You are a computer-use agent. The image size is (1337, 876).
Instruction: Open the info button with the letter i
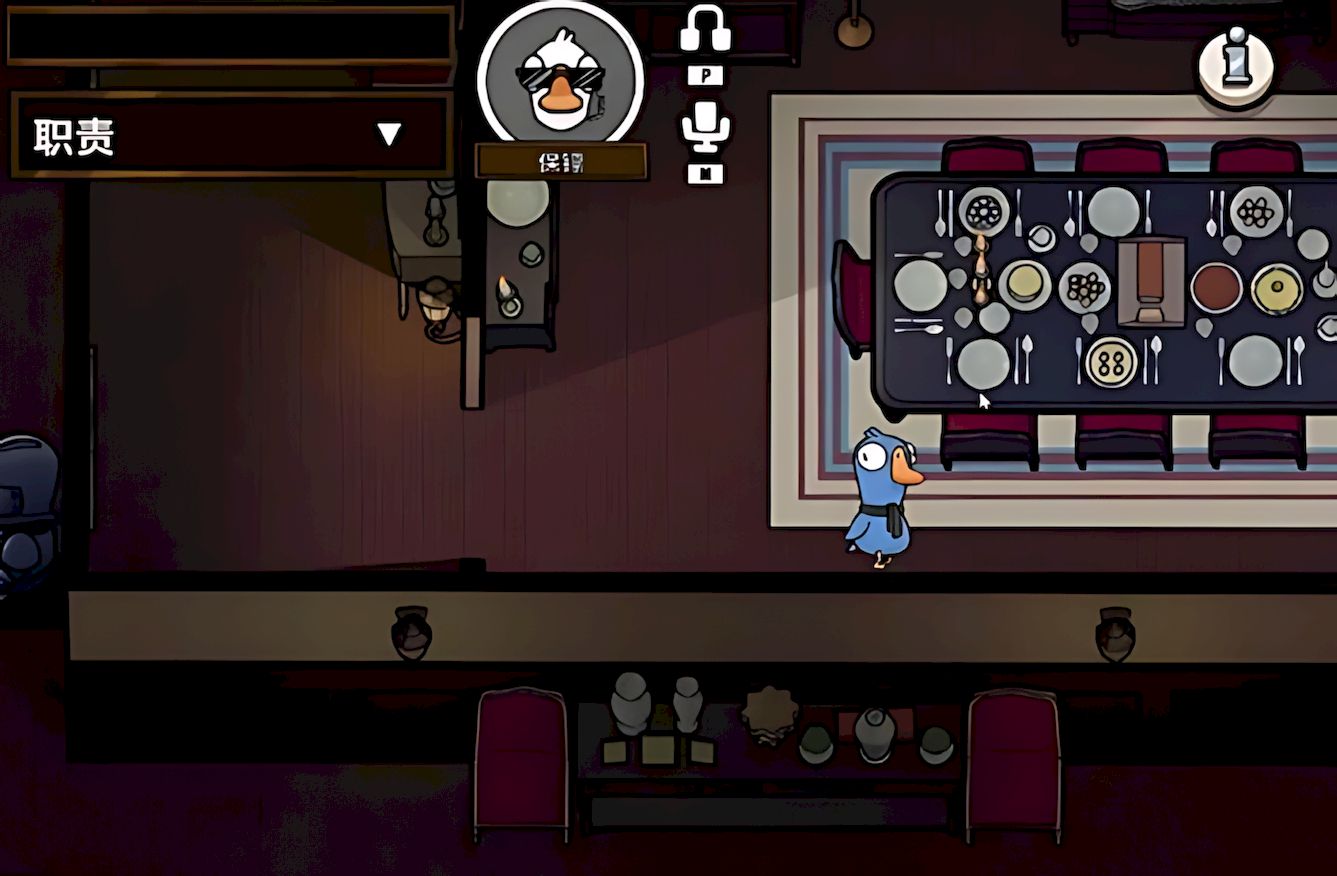pyautogui.click(x=1236, y=64)
